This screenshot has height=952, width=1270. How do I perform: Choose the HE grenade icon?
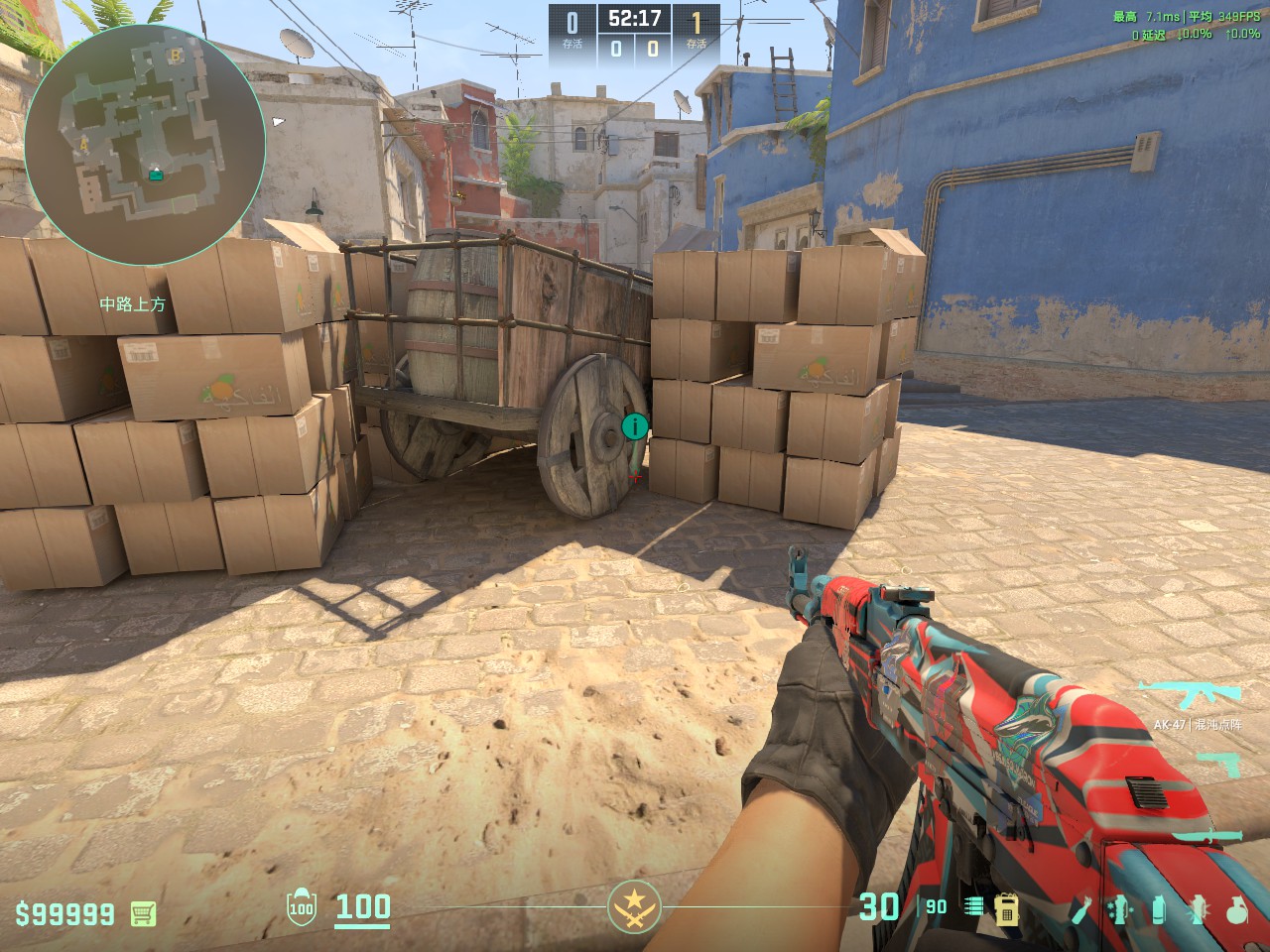(x=1235, y=908)
